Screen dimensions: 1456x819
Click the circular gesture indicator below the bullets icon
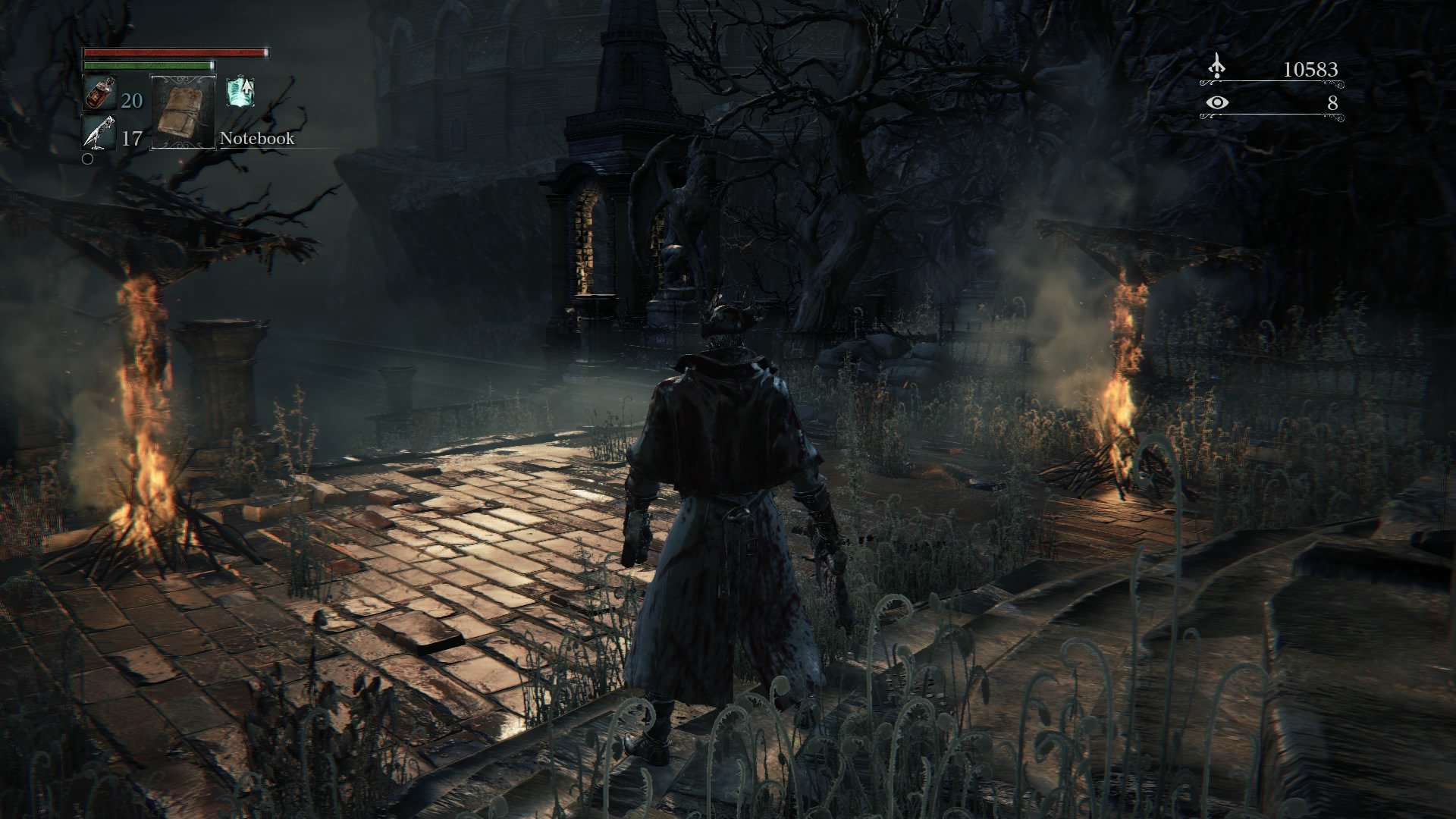[88, 159]
